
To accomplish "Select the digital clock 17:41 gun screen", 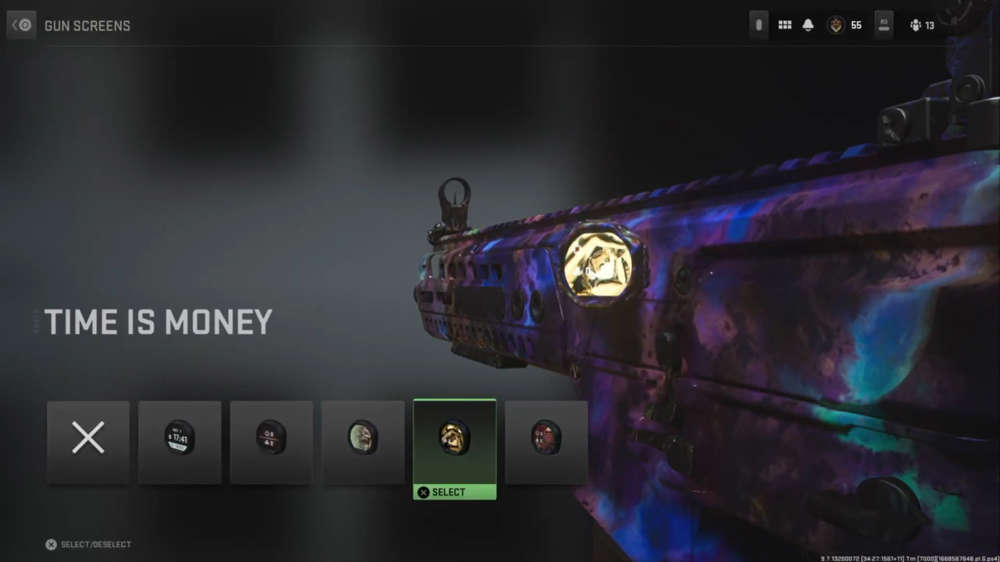I will click(x=180, y=442).
